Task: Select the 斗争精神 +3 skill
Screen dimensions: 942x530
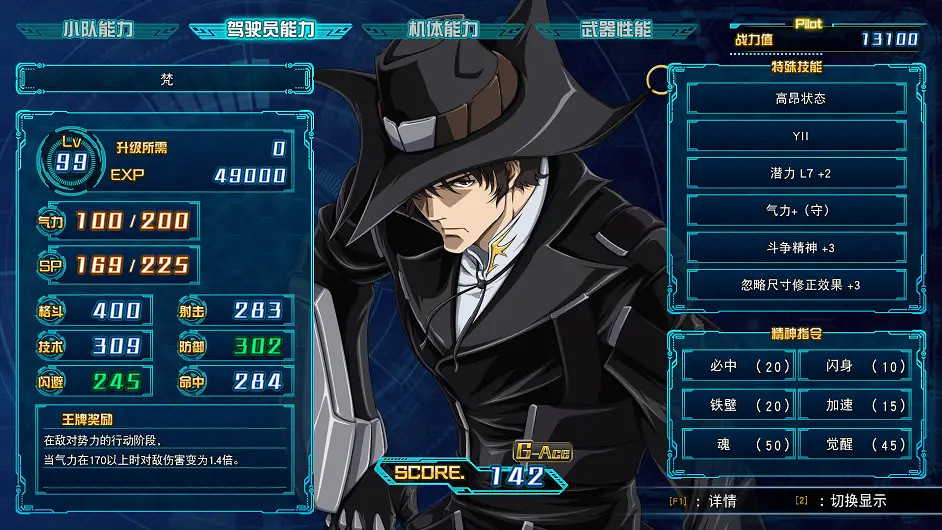Action: click(x=797, y=247)
